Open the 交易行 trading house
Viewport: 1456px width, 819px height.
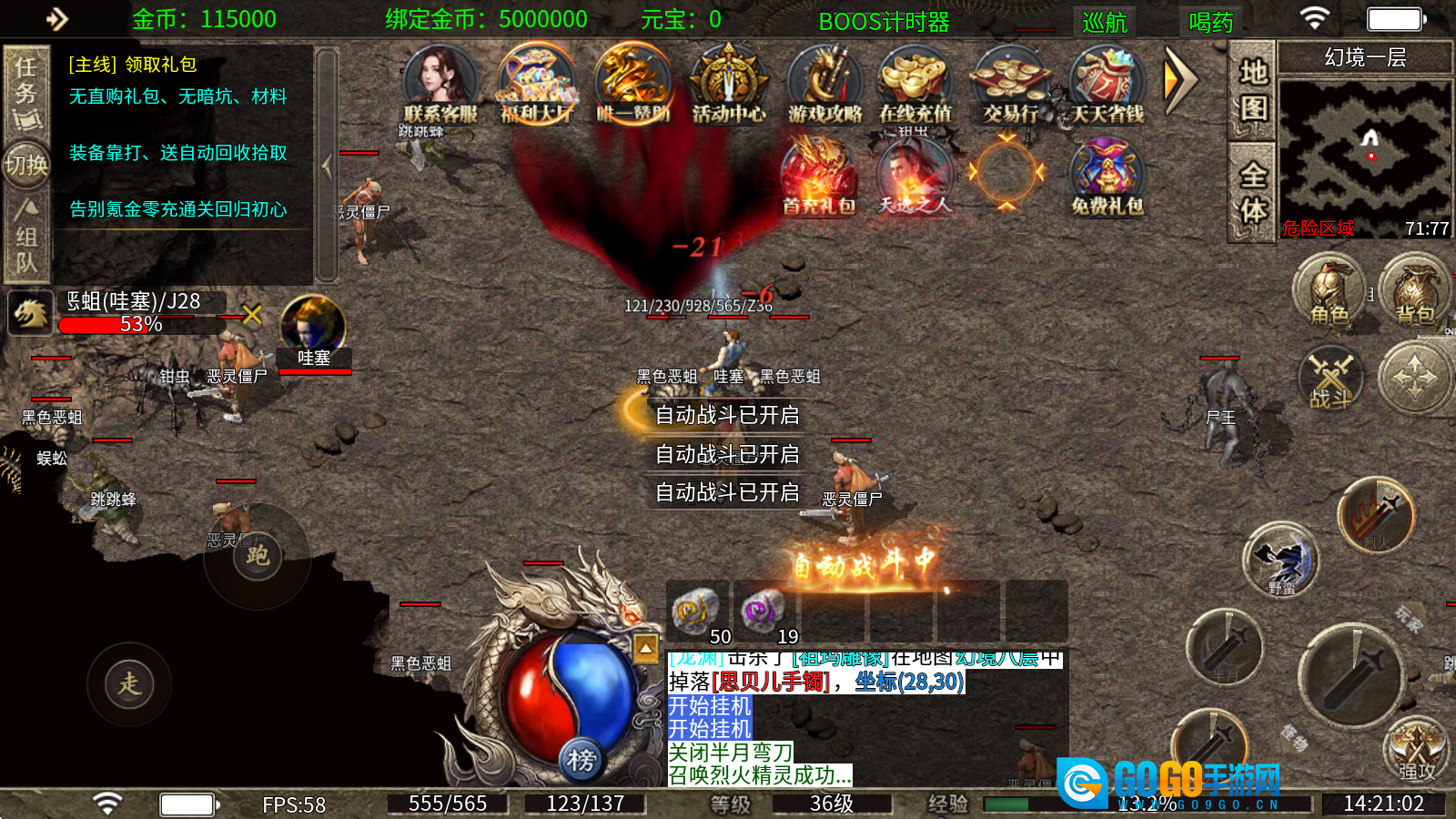(x=1010, y=85)
